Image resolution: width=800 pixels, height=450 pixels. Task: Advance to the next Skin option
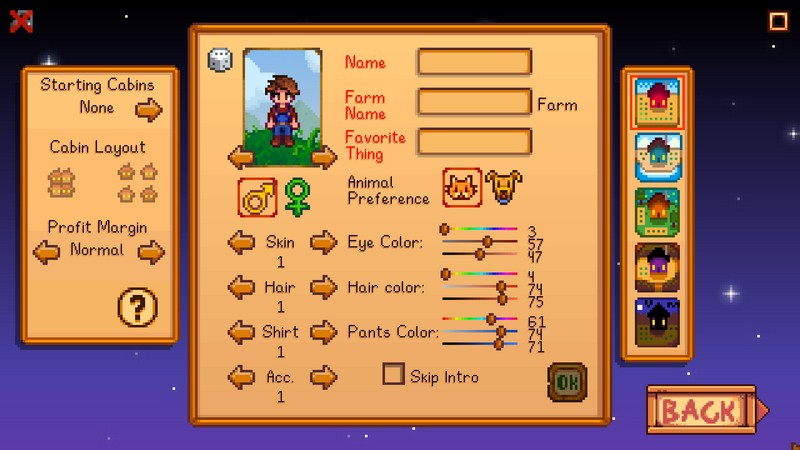coord(323,242)
